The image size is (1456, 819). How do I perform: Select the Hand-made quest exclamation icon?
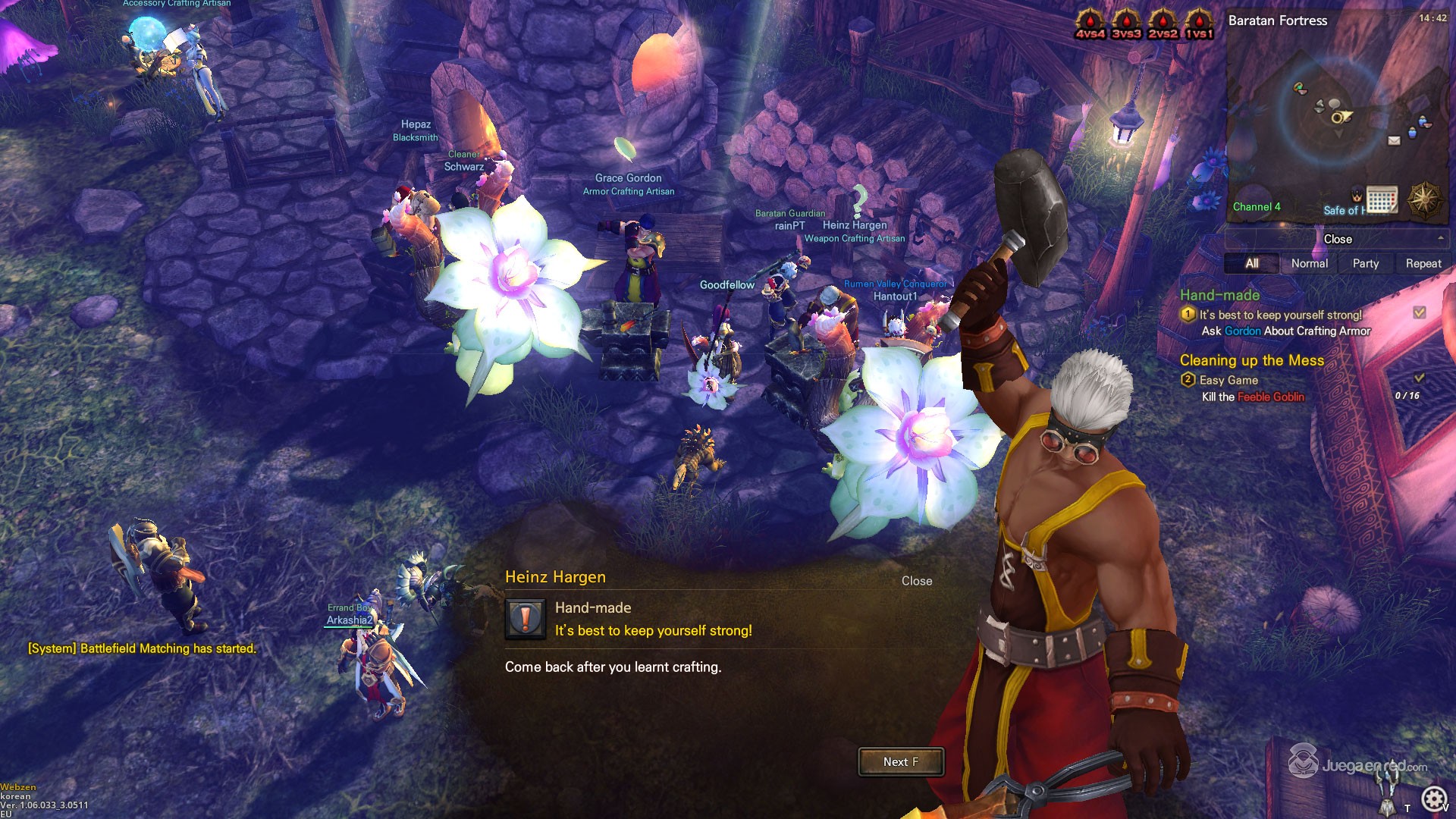pyautogui.click(x=525, y=619)
